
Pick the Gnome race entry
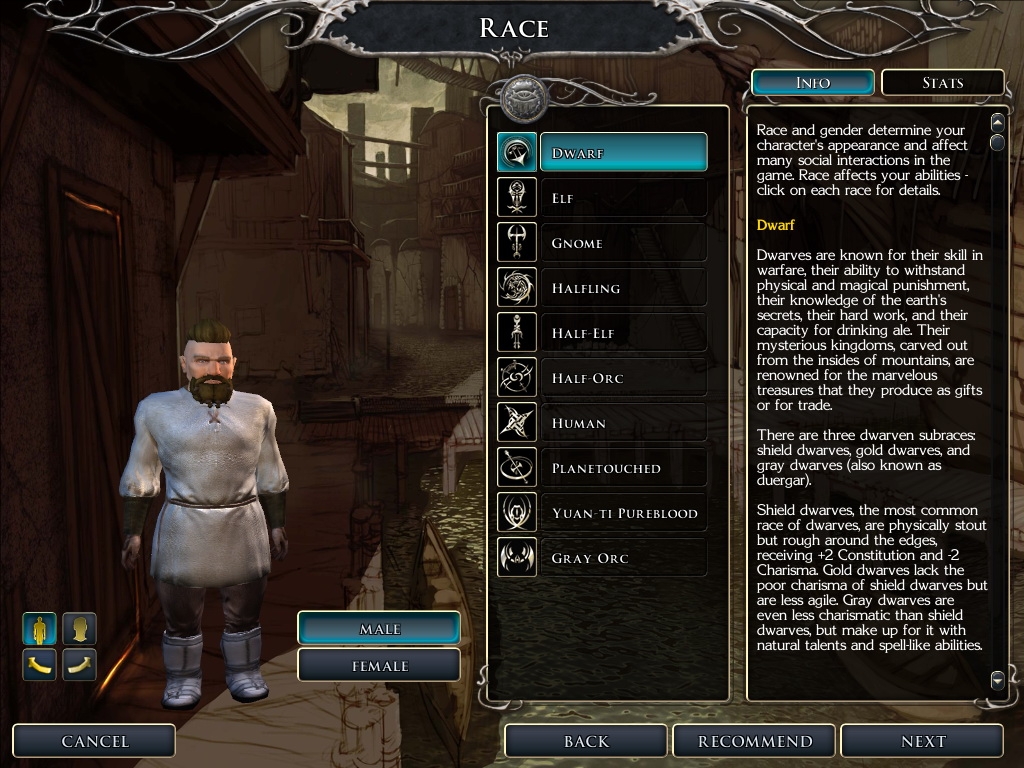pyautogui.click(x=622, y=243)
